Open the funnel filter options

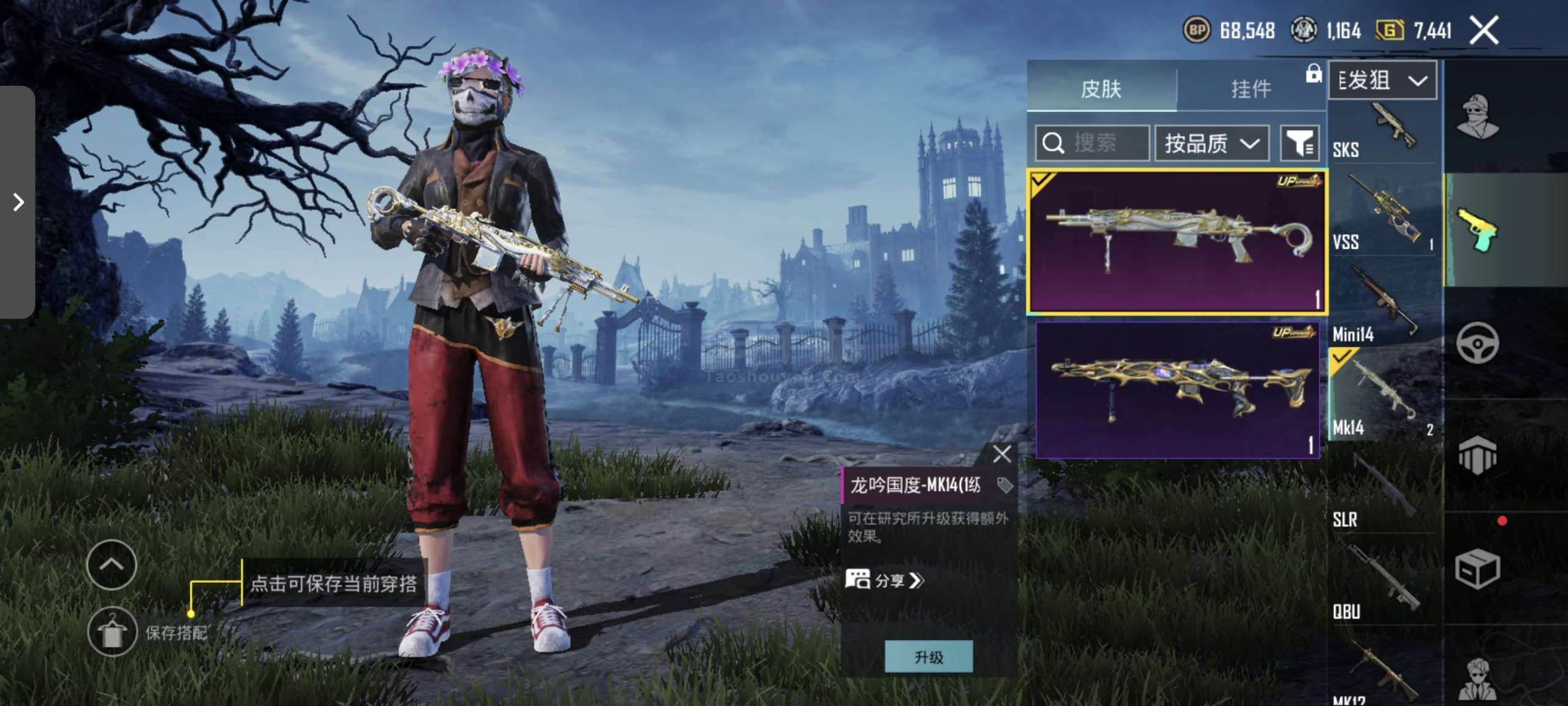[1299, 143]
